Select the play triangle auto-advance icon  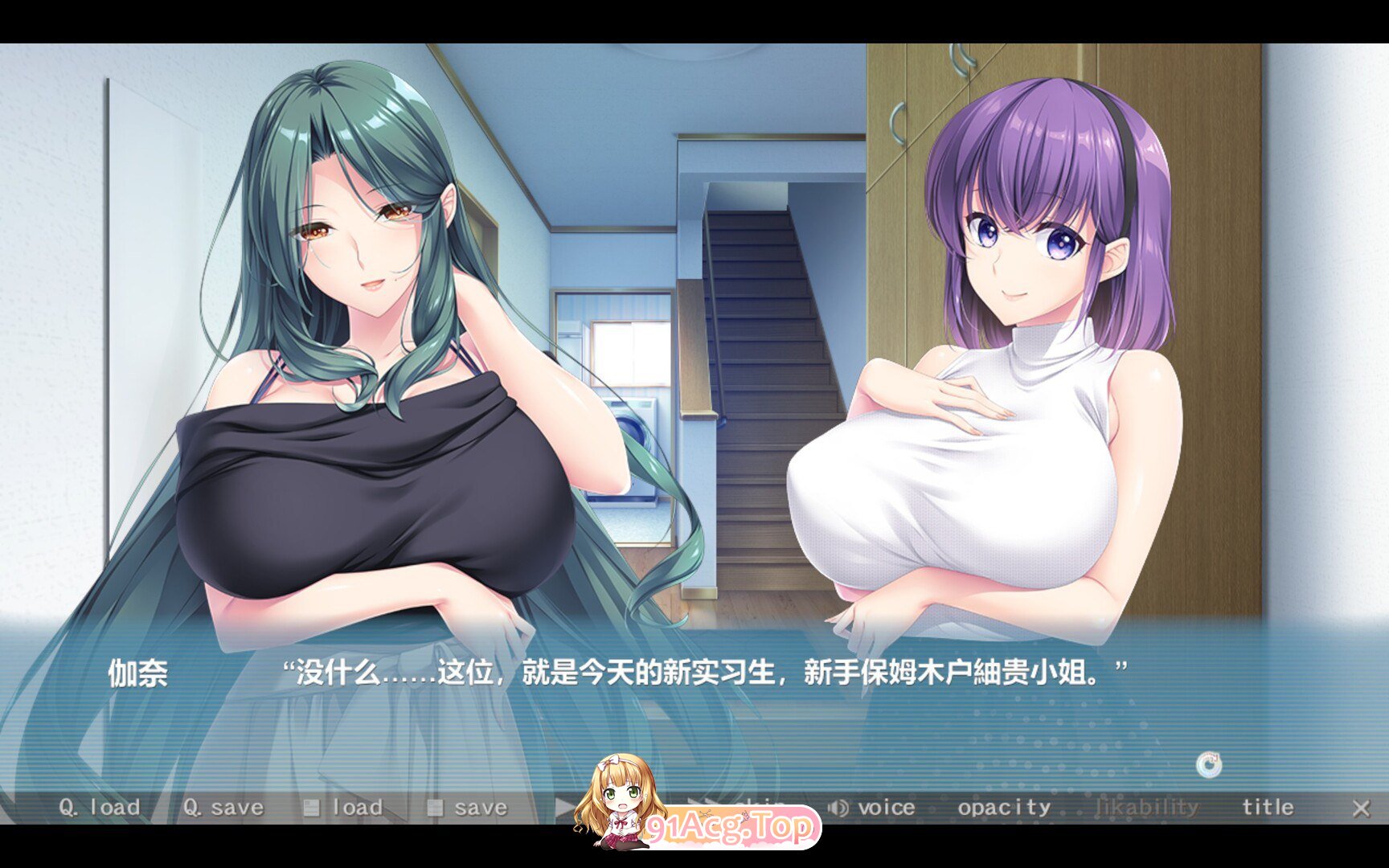click(563, 807)
